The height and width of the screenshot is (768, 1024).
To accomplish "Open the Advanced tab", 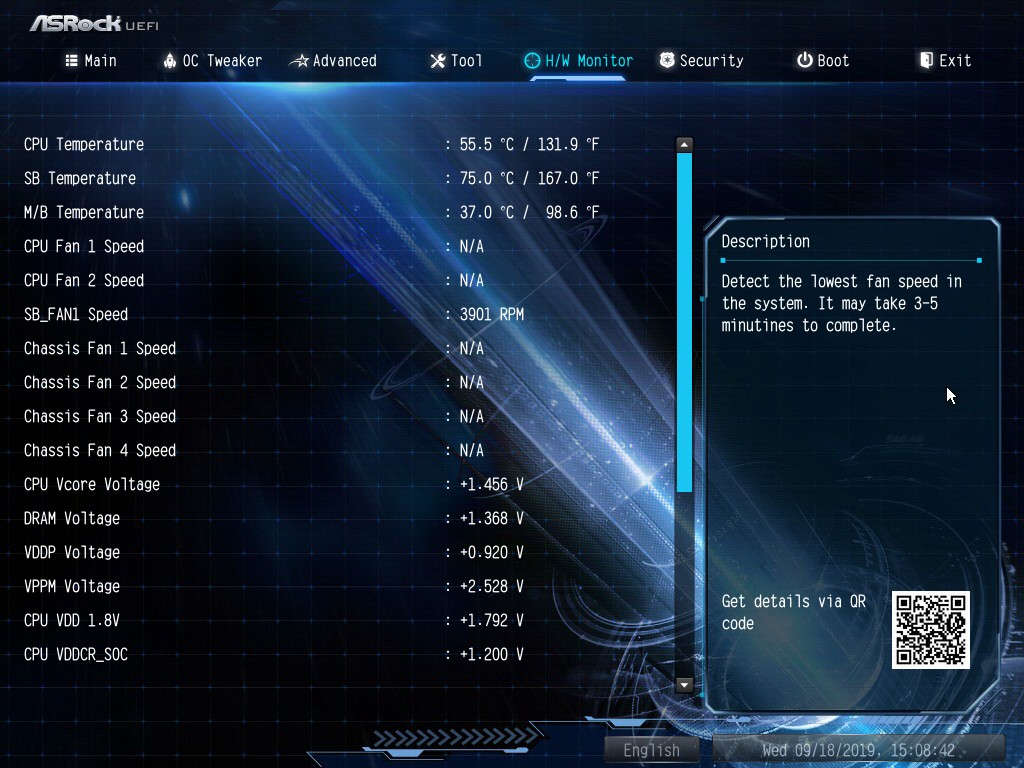I will tap(333, 61).
